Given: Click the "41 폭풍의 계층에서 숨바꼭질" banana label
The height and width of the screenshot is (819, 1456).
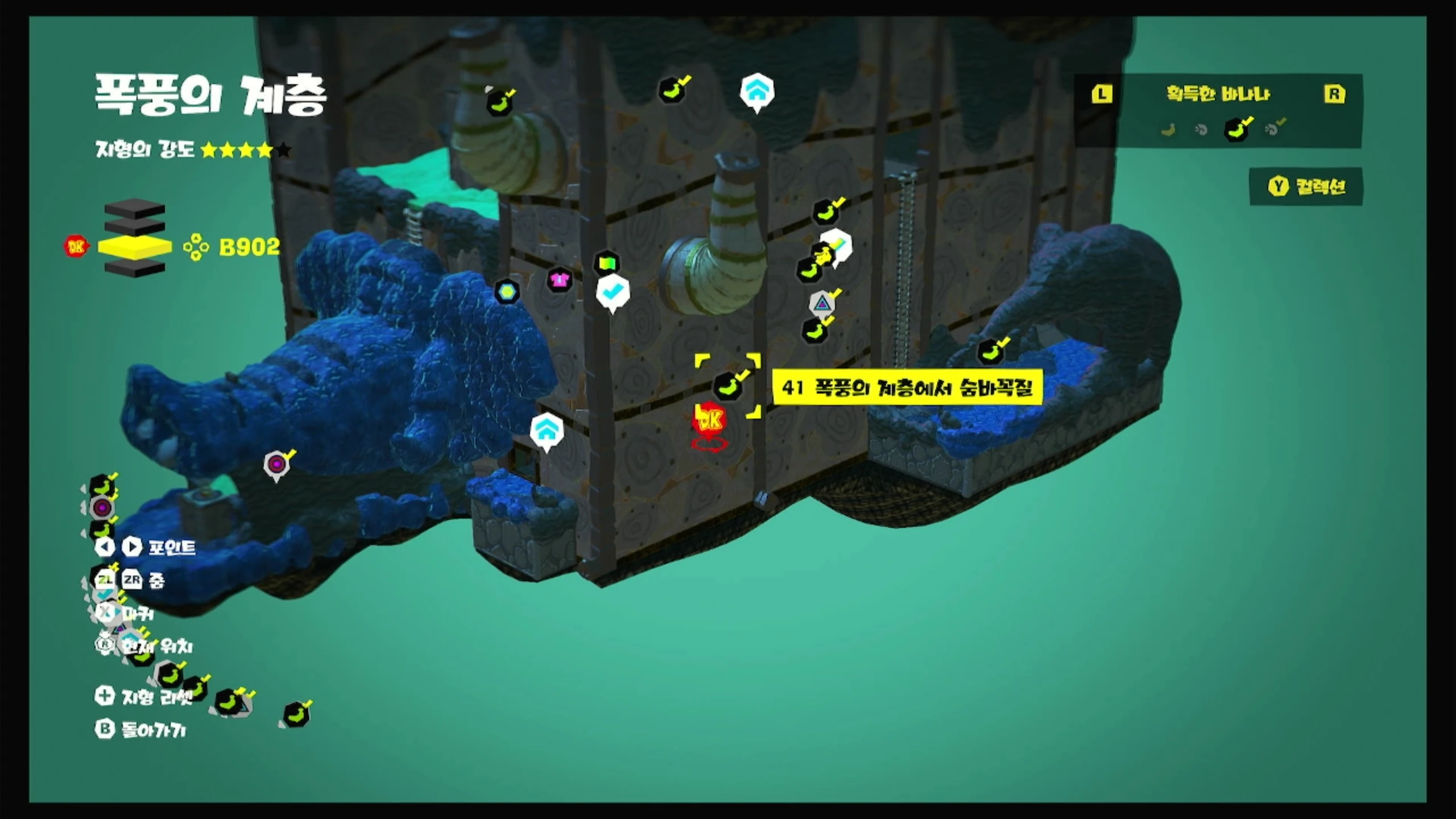Looking at the screenshot, I should (x=907, y=388).
